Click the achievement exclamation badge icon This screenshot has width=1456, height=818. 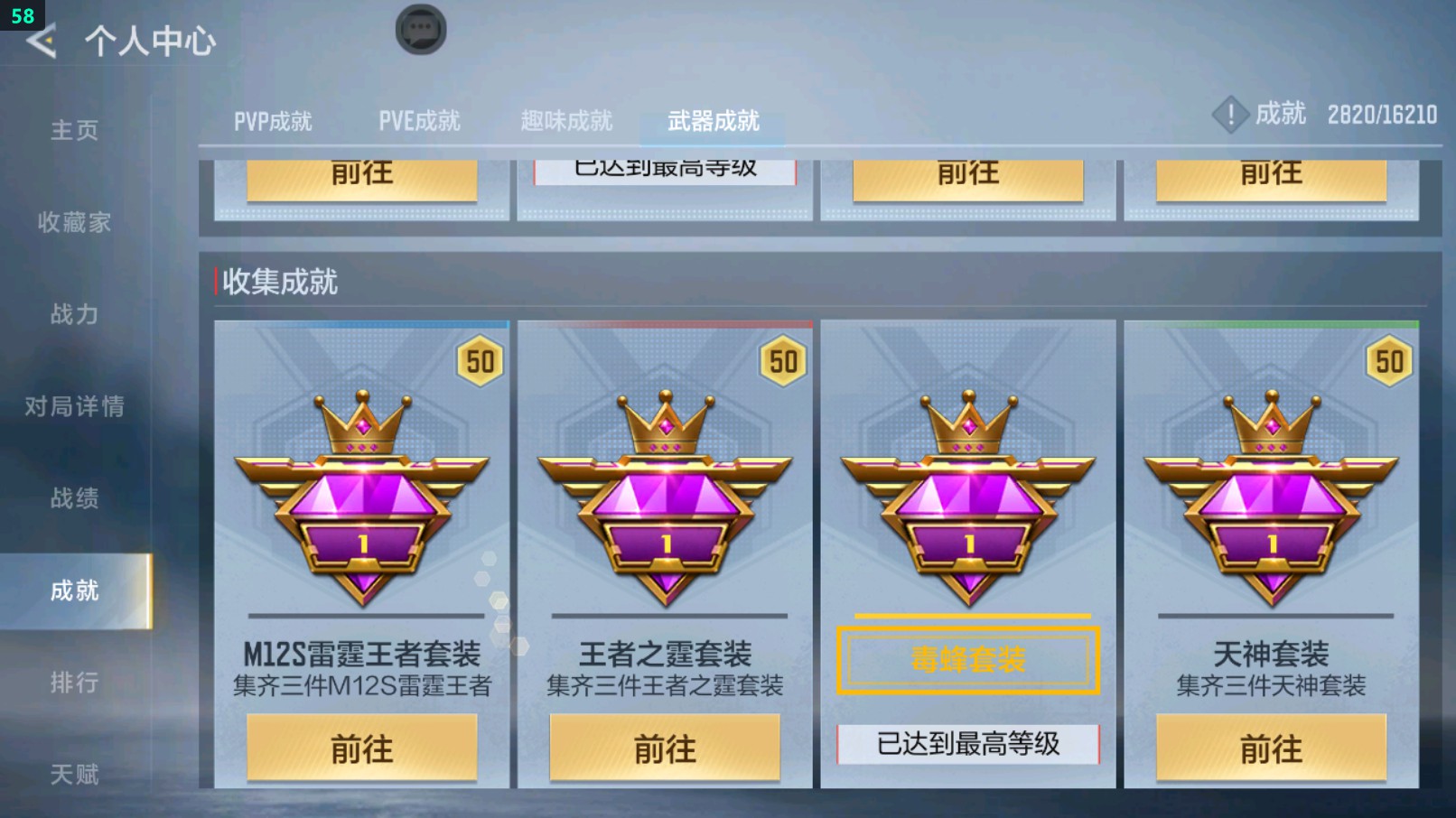click(x=1230, y=115)
